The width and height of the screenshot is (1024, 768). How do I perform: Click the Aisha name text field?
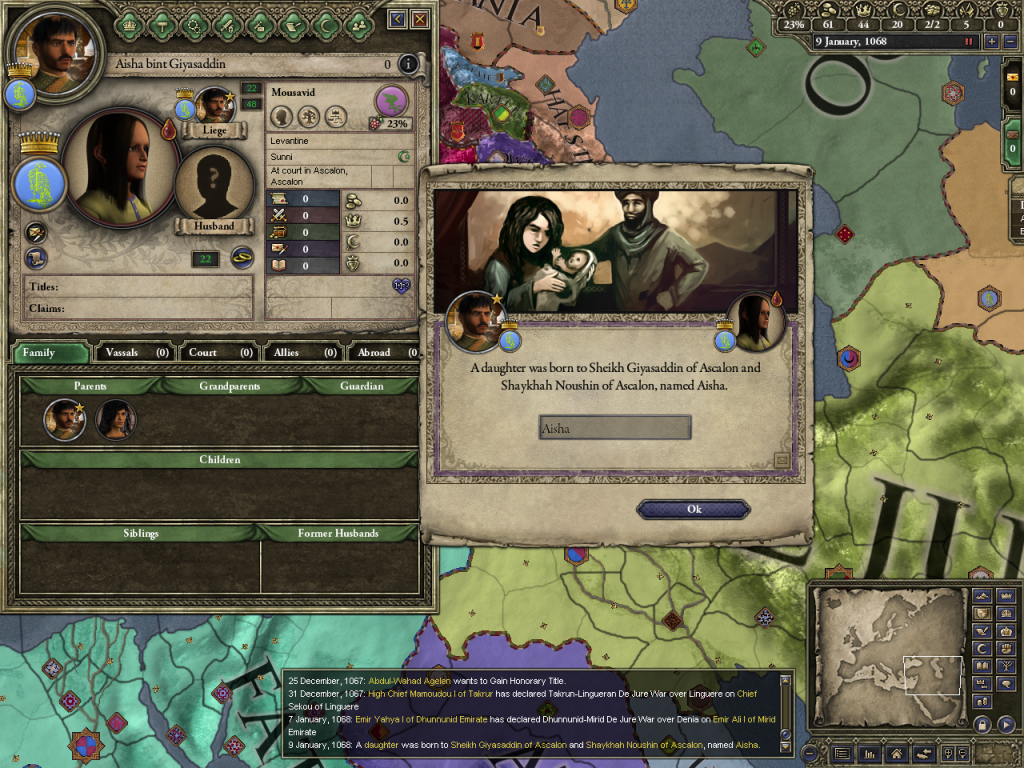(x=614, y=428)
